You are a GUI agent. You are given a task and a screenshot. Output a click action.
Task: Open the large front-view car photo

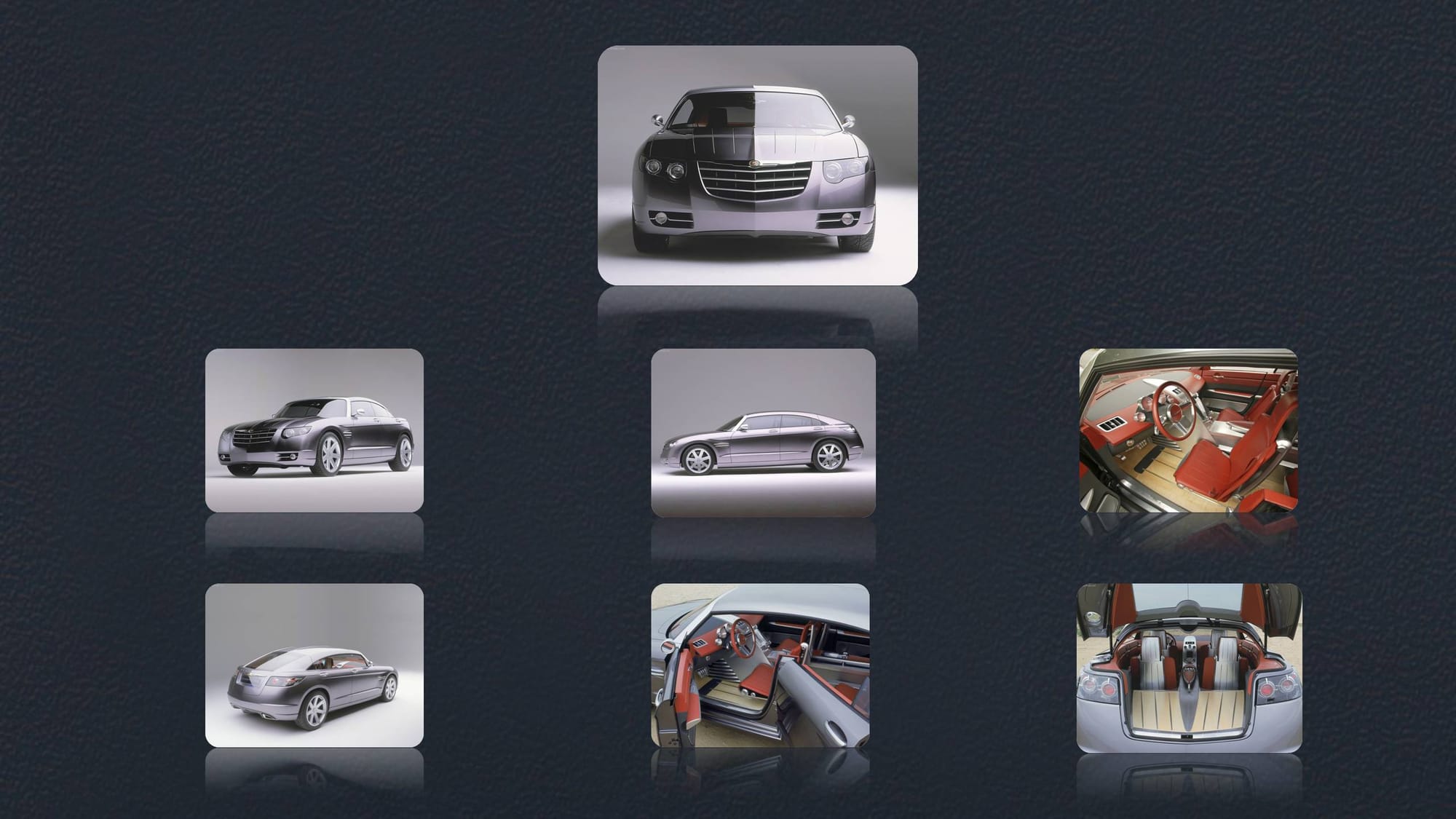(x=757, y=165)
